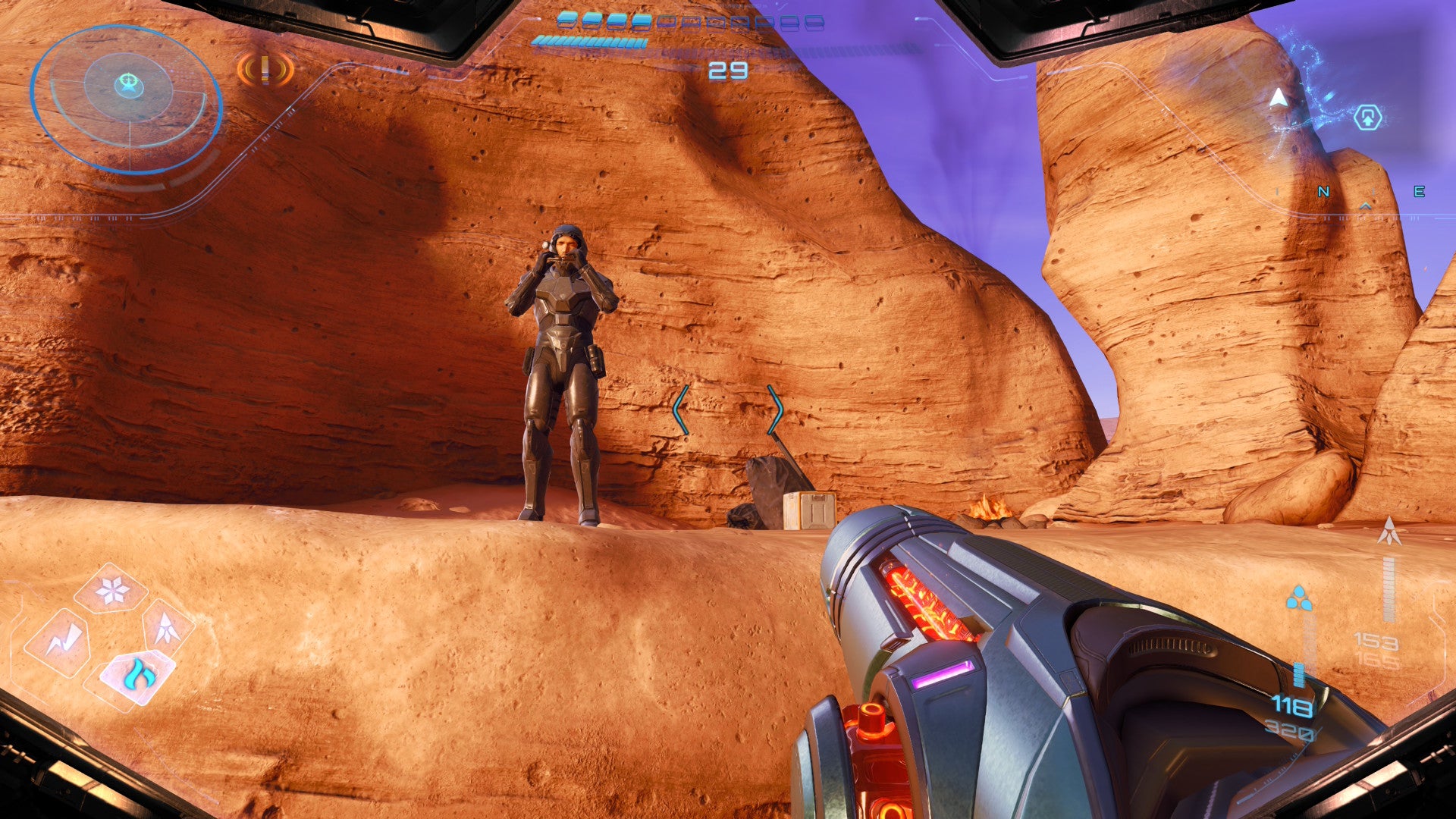Select the three blue droplets ammo icon
1456x819 pixels.
[x=1299, y=598]
